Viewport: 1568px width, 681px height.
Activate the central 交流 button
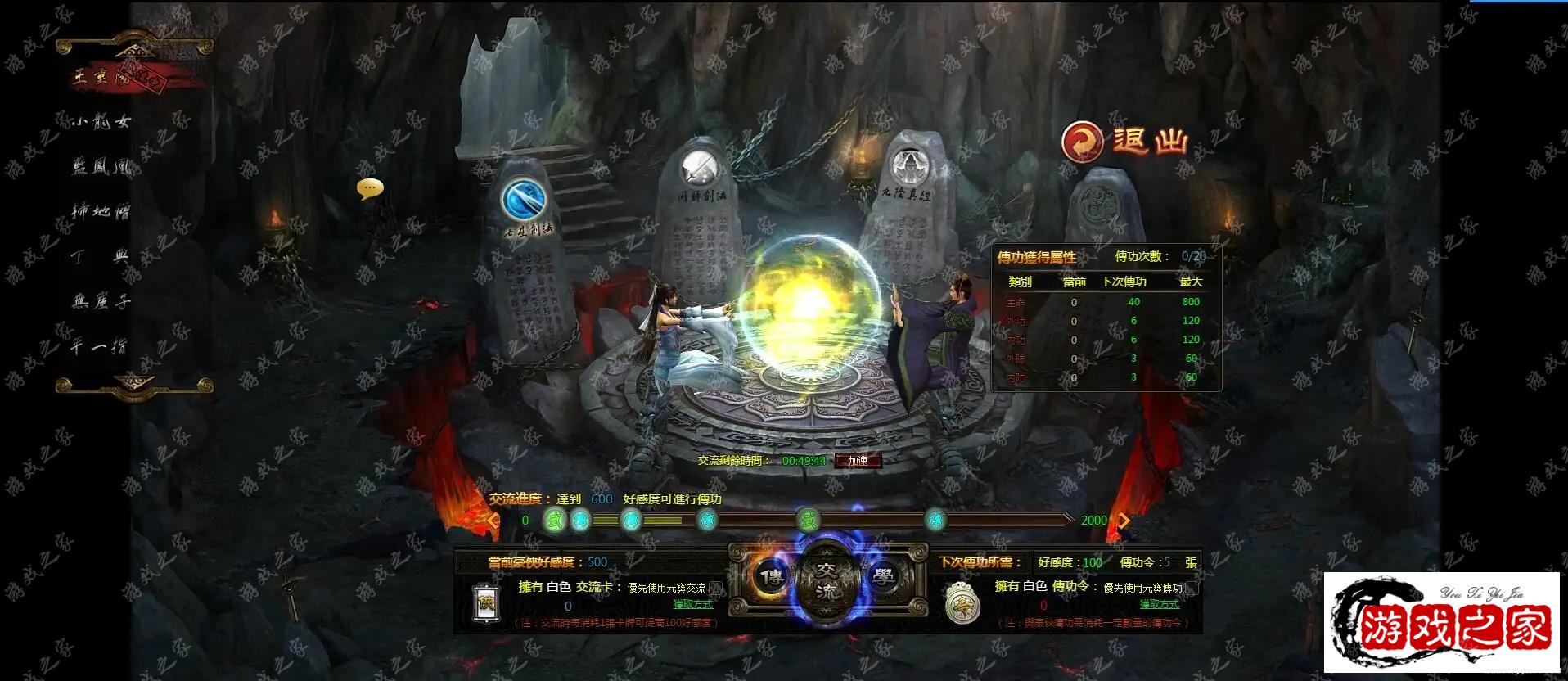pyautogui.click(x=827, y=581)
